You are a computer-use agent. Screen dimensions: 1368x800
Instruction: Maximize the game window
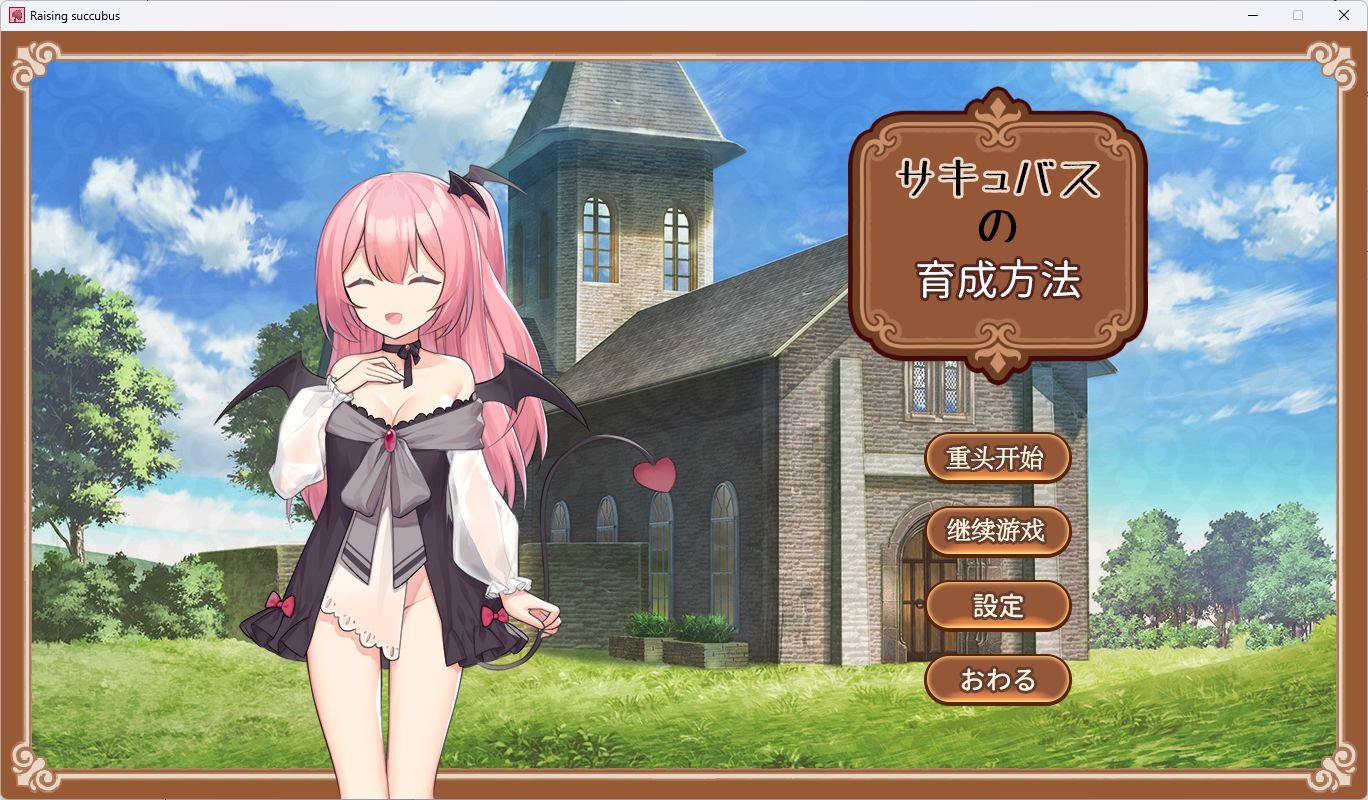[1297, 15]
